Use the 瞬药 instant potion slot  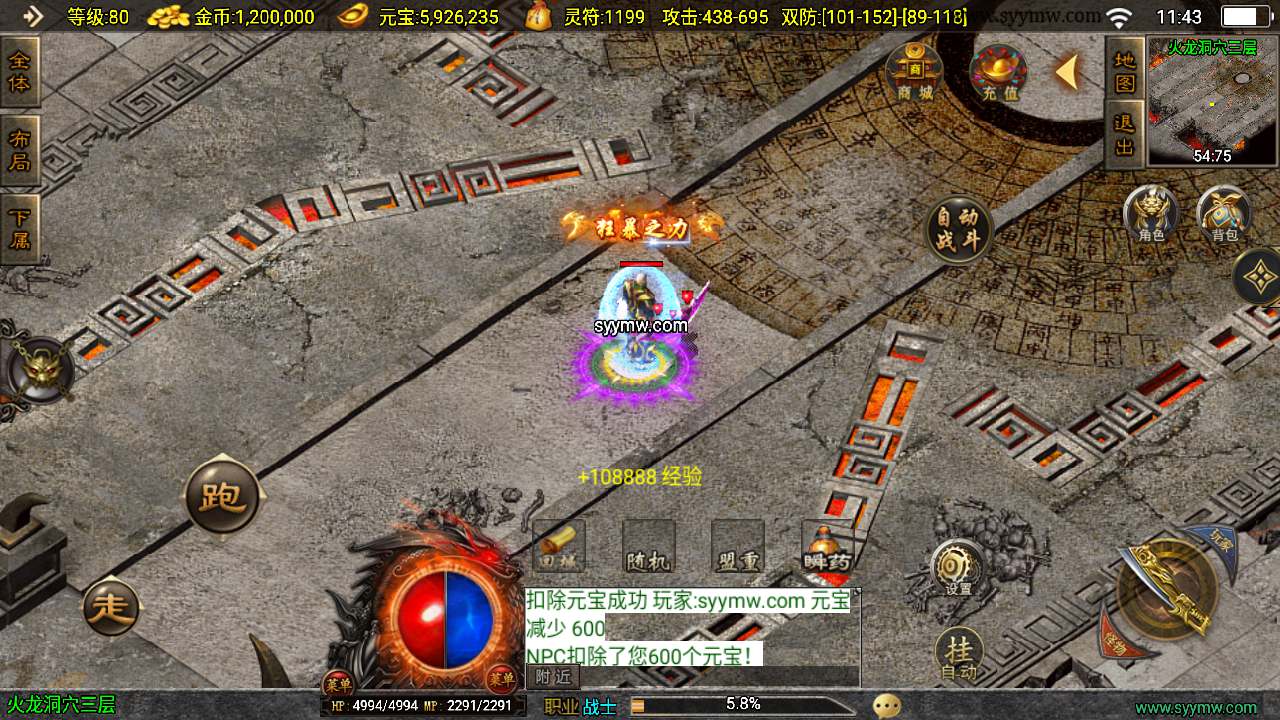pyautogui.click(x=827, y=547)
